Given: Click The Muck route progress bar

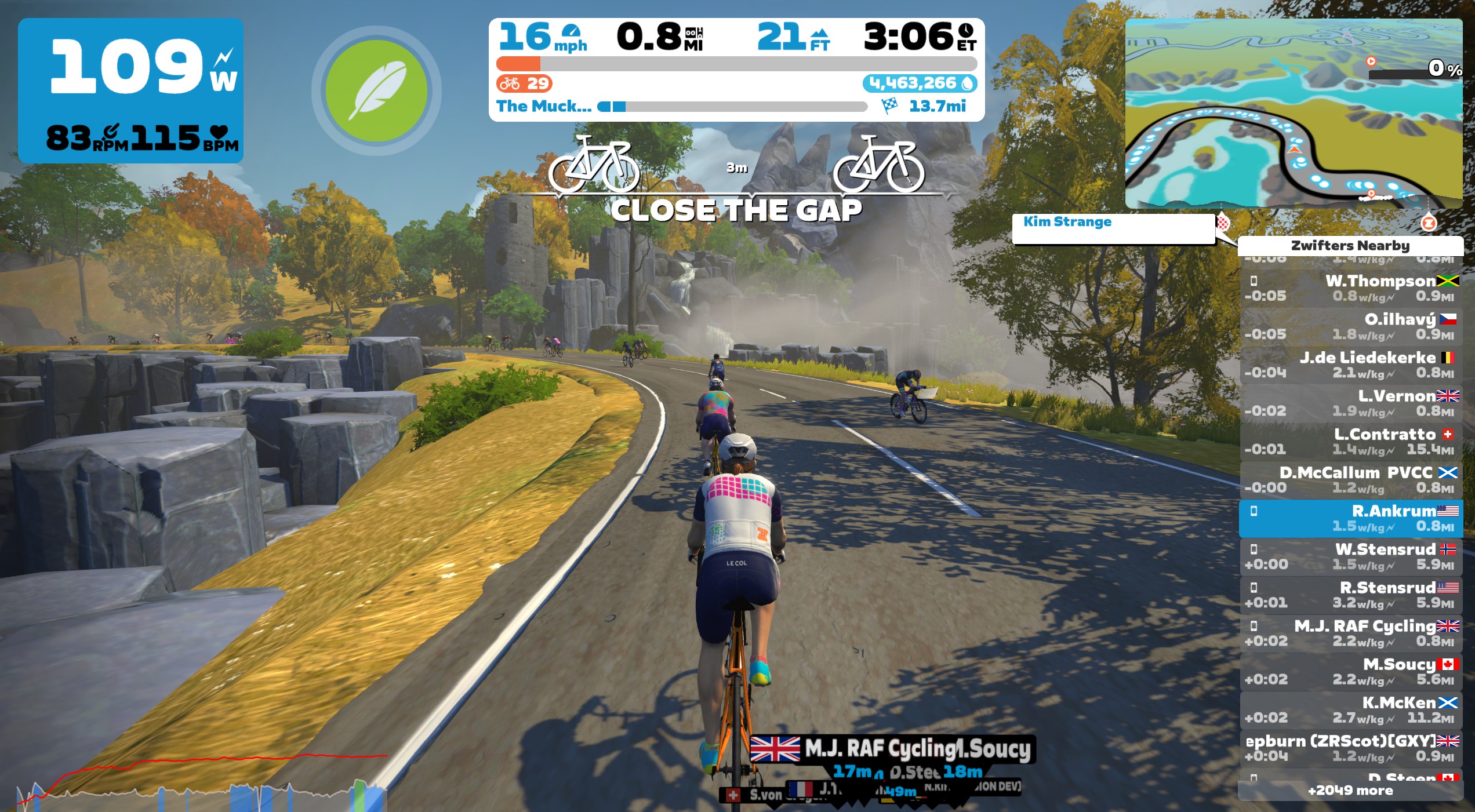Looking at the screenshot, I should click(735, 107).
